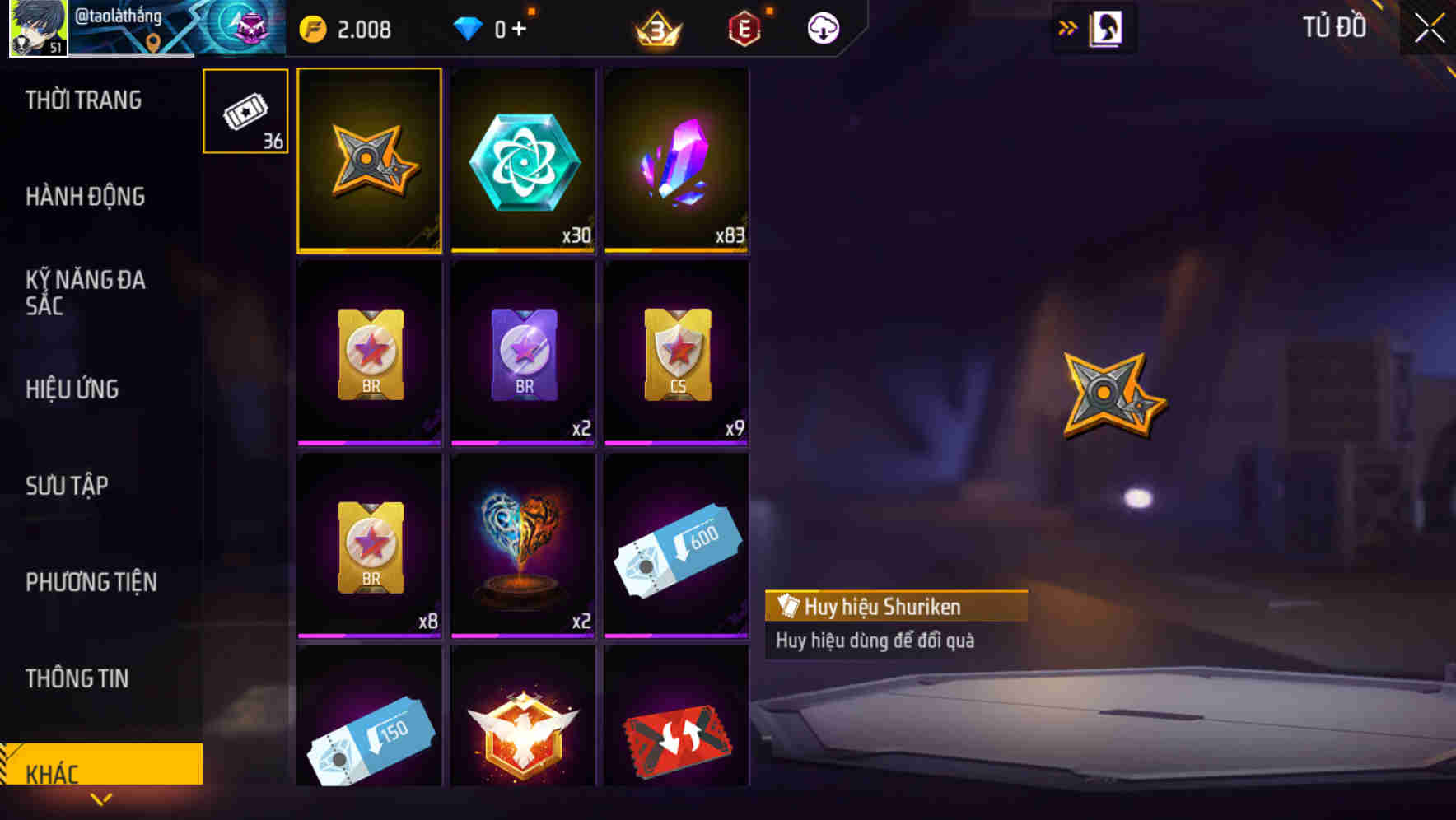
Task: Toggle the ticket filter showing 36
Action: (245, 112)
